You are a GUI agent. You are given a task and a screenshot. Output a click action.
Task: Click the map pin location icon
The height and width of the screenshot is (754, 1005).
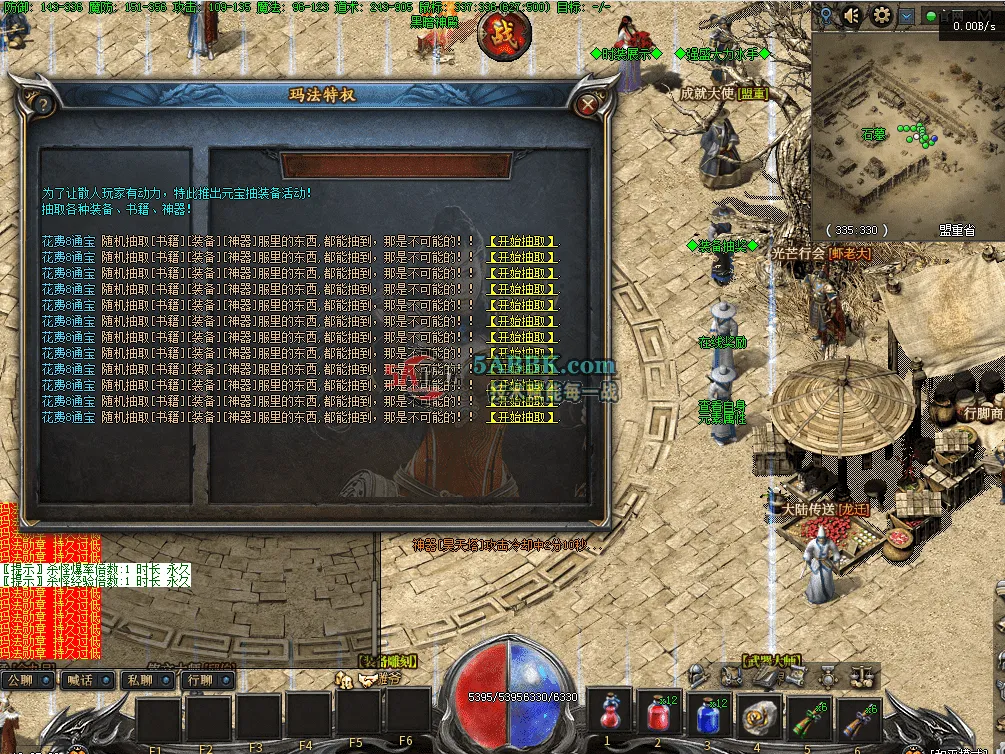coord(826,16)
